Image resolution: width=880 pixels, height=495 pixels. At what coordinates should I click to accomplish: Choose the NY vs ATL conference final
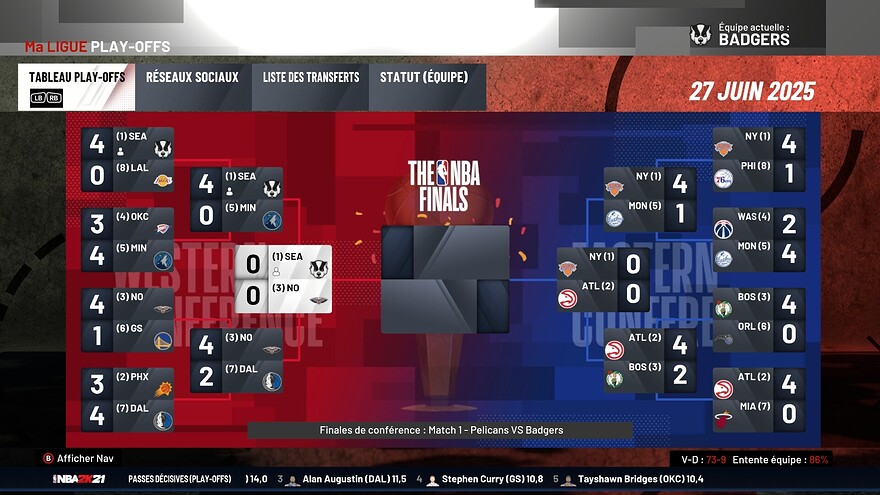click(x=603, y=281)
